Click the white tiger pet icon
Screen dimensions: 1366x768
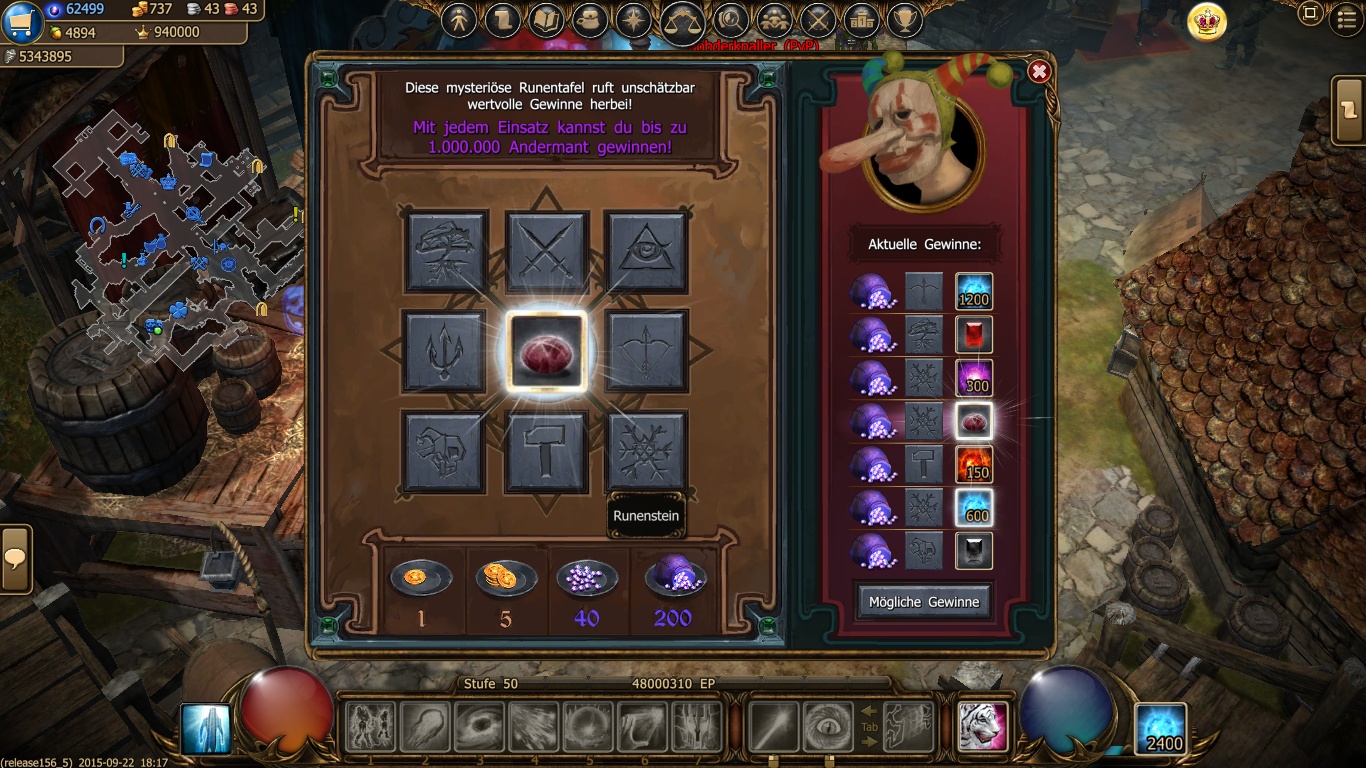coord(982,726)
